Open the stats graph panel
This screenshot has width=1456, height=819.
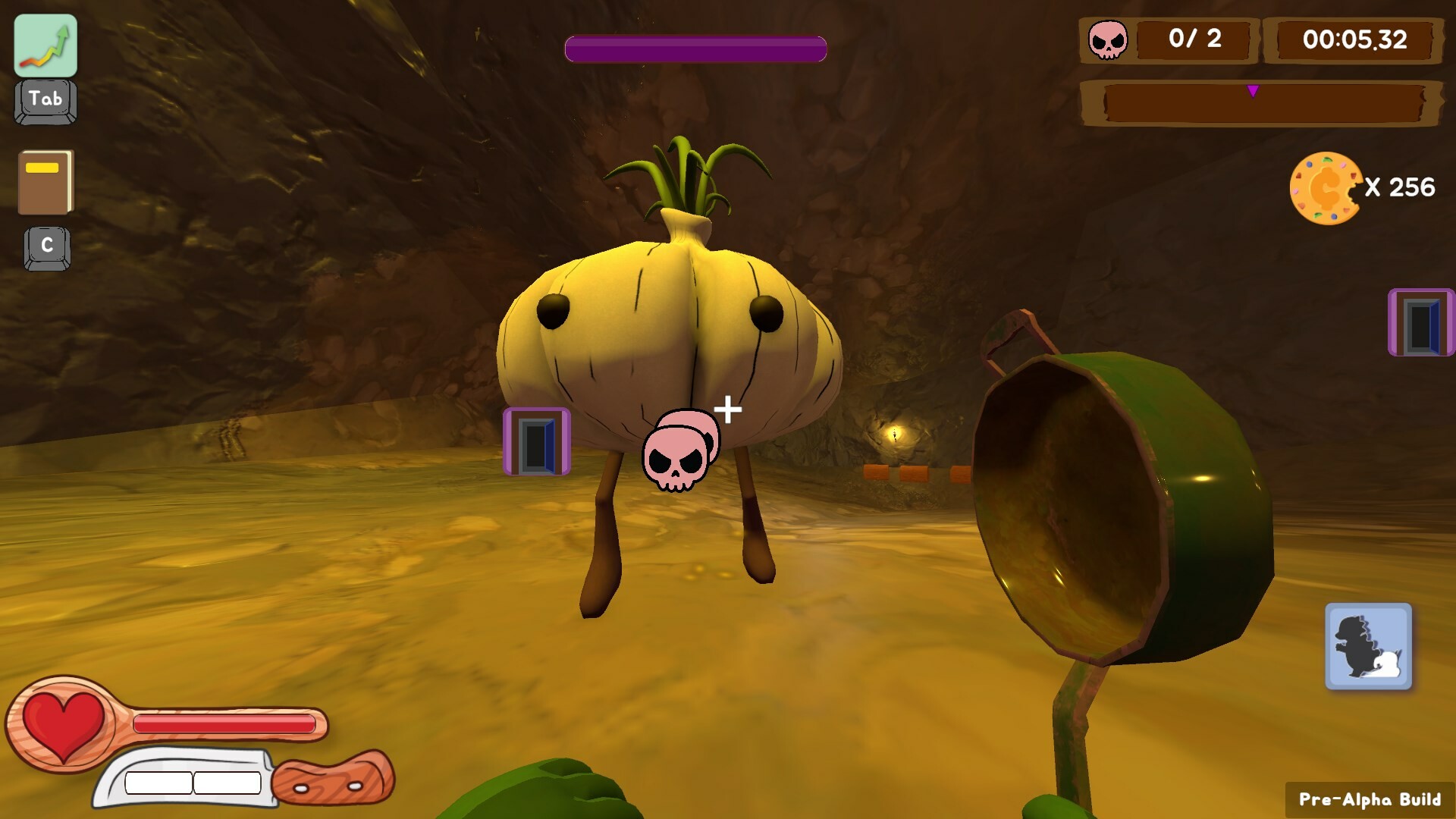44,45
